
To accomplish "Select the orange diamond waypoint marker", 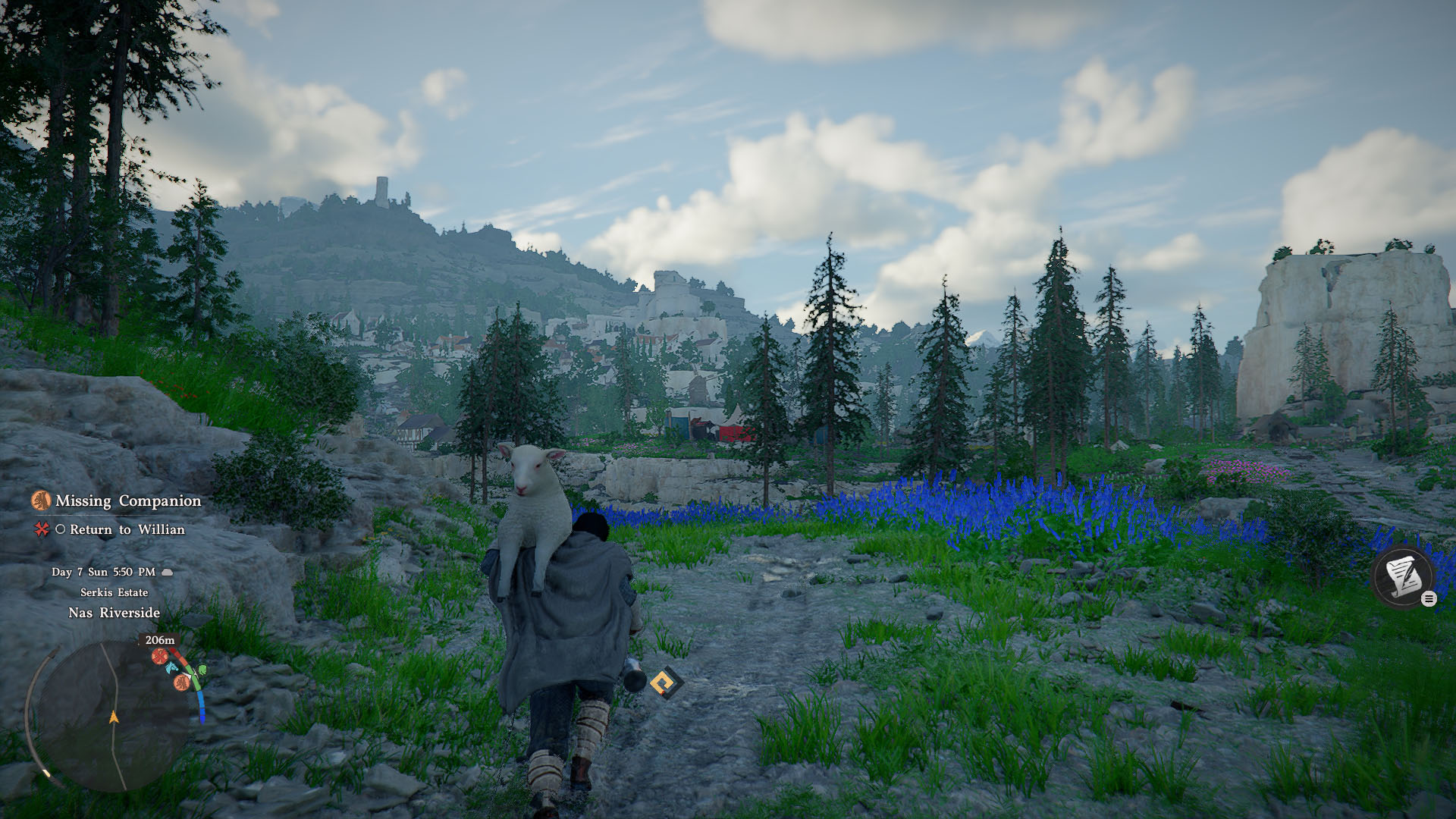I will [666, 683].
